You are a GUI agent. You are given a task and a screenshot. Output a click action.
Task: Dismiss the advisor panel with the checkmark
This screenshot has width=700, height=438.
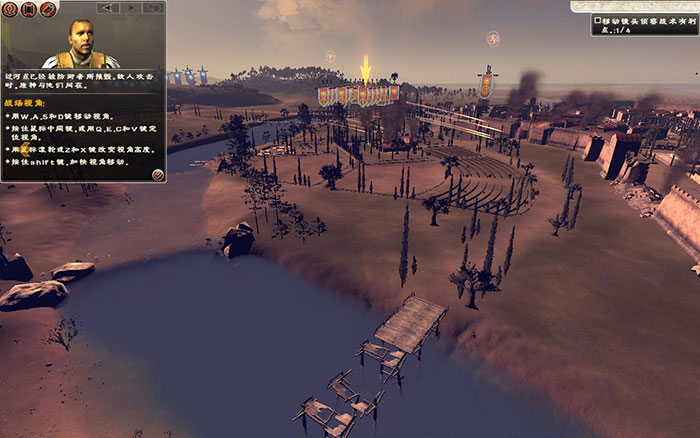(157, 175)
